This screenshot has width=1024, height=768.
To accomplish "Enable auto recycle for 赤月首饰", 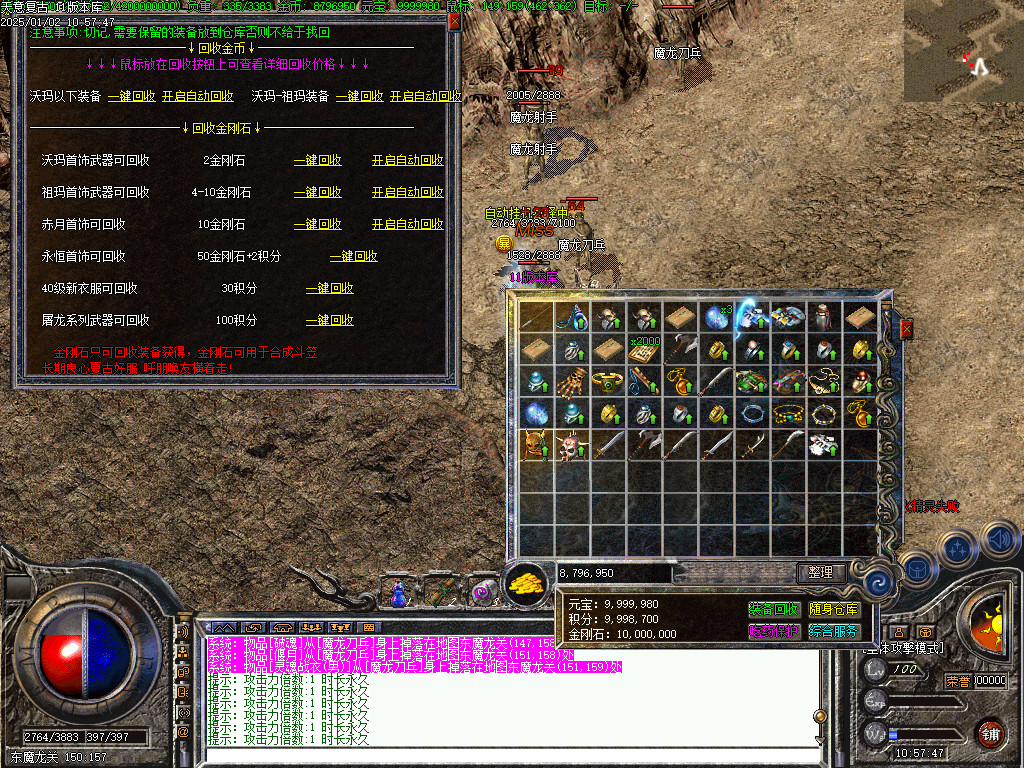I will coord(408,224).
